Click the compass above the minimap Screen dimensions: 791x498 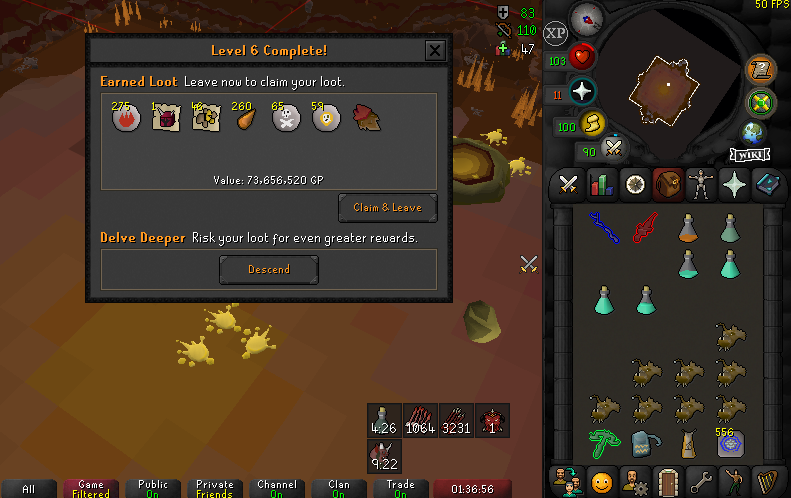tap(586, 17)
